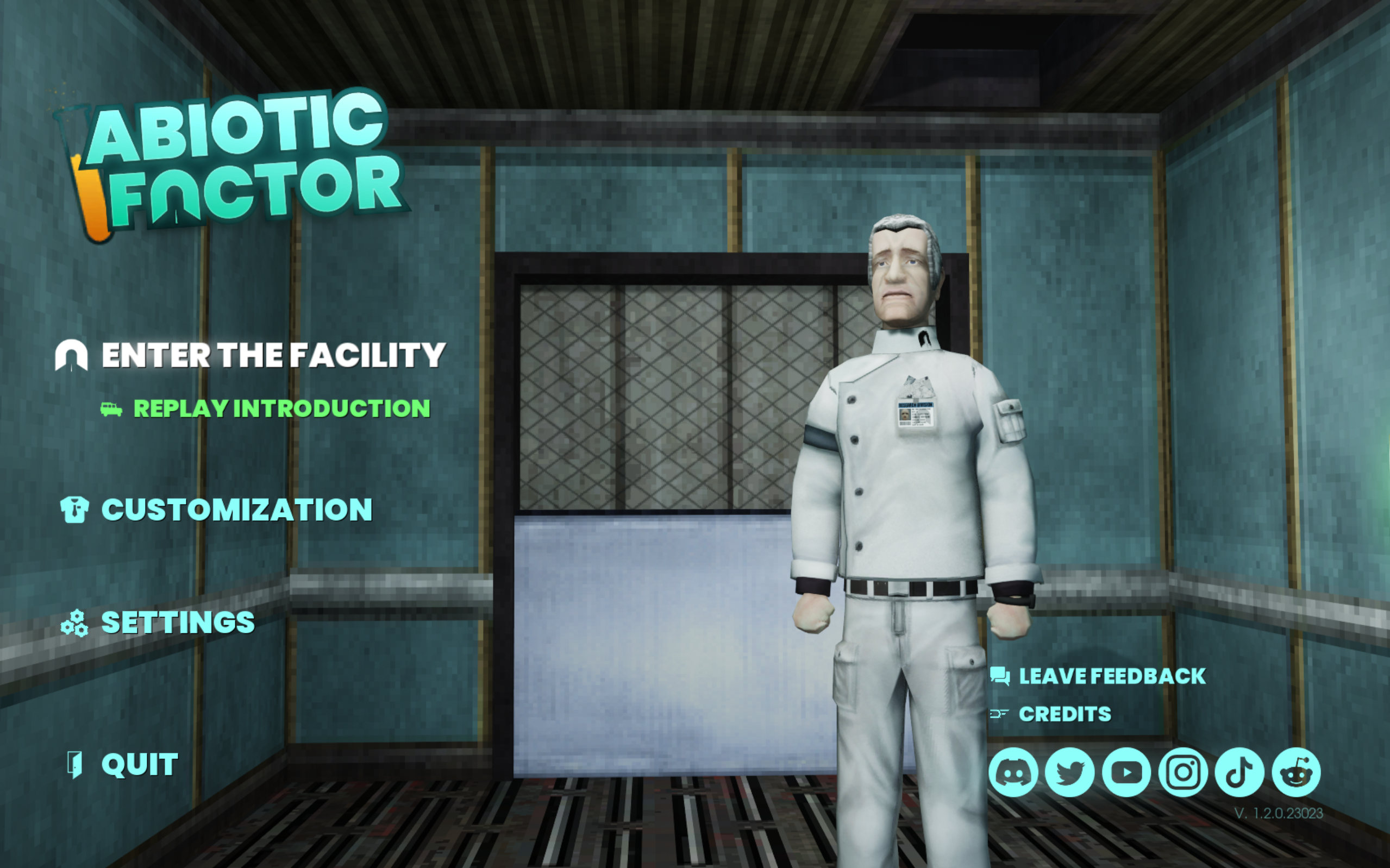Click the exit door icon next to Quit

(74, 764)
